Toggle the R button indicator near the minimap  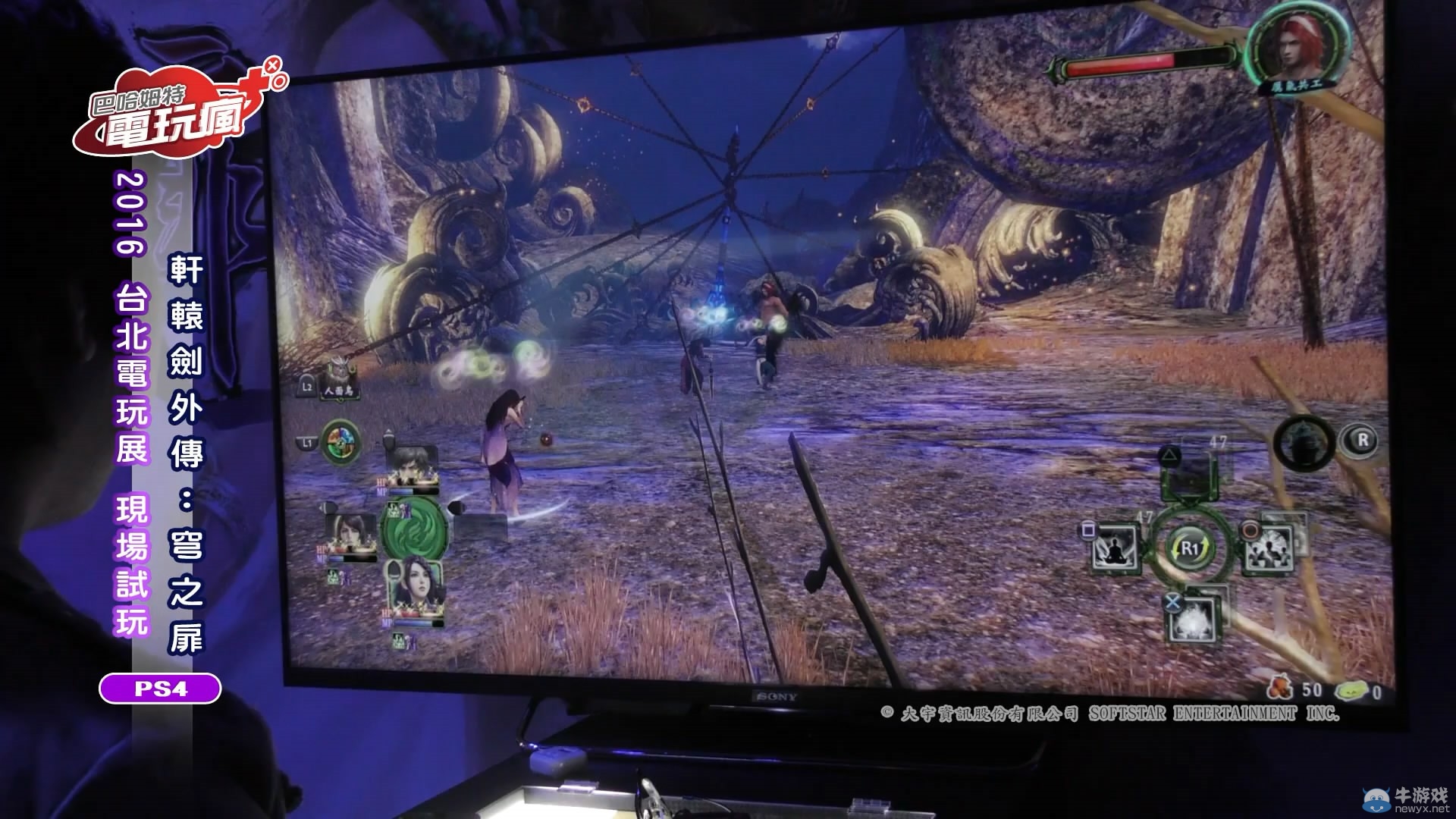(x=1361, y=441)
